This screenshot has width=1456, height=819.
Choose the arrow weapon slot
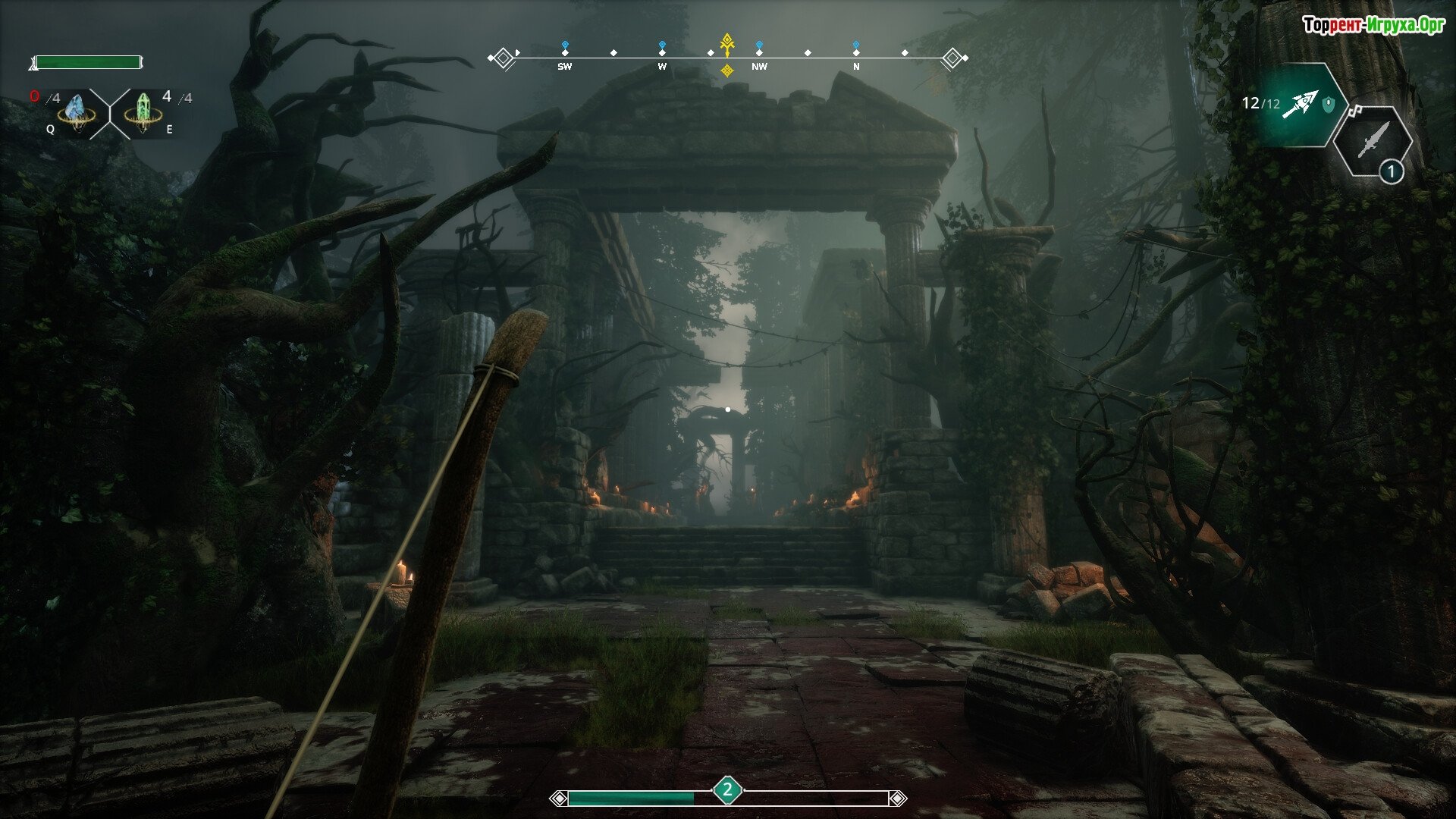(1299, 105)
